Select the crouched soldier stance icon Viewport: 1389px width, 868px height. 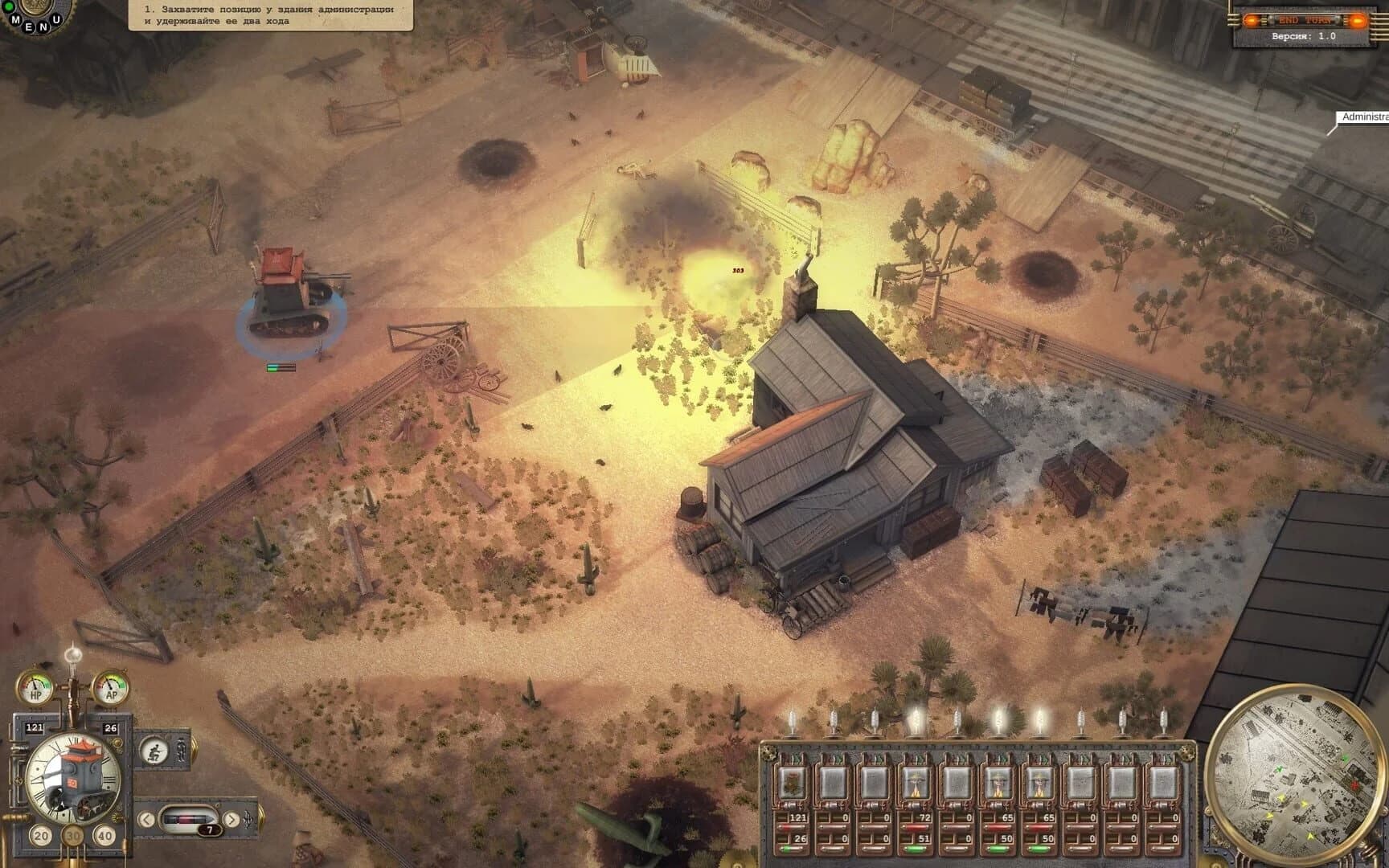pos(155,751)
